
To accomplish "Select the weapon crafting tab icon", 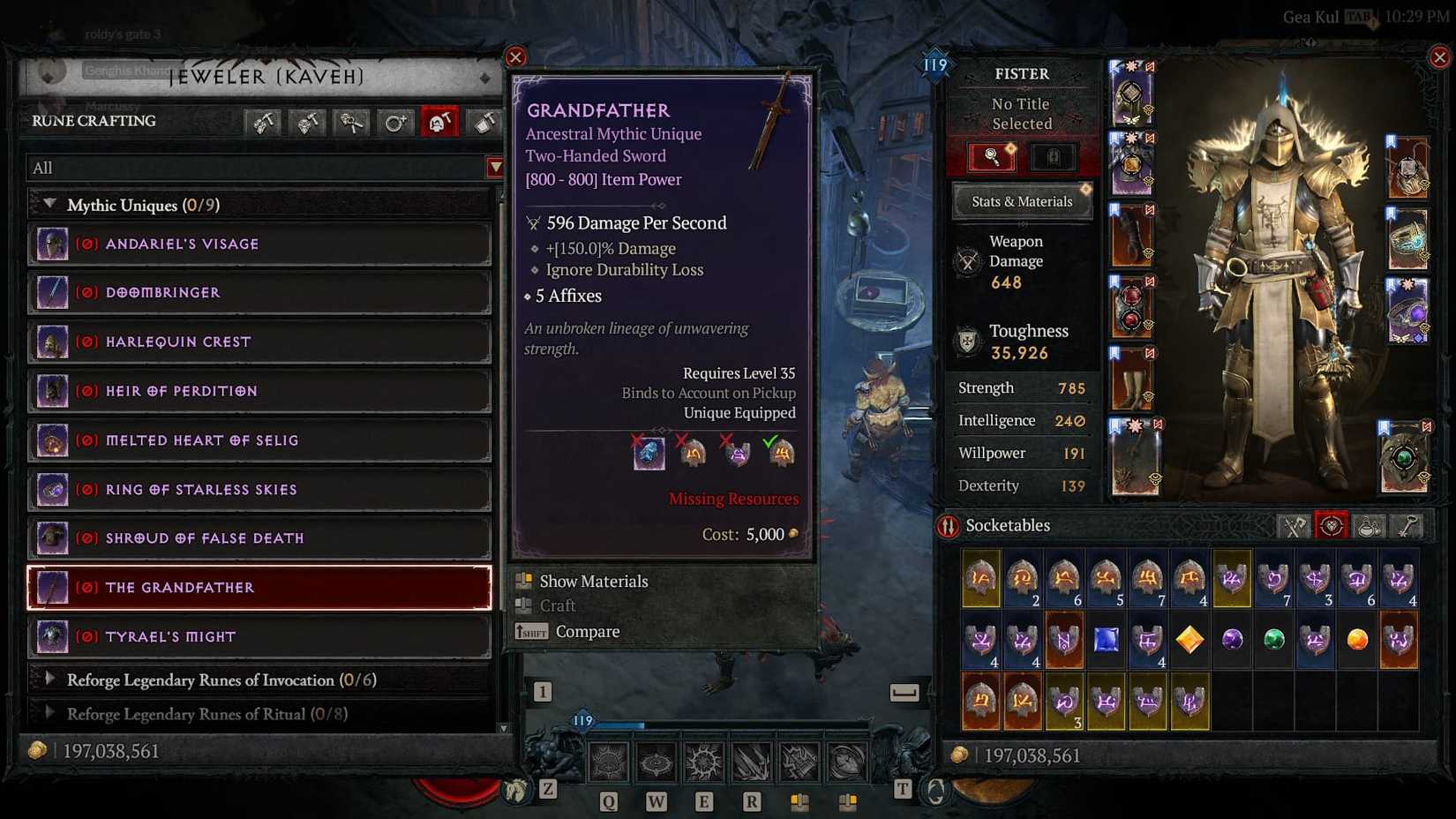I will click(262, 122).
